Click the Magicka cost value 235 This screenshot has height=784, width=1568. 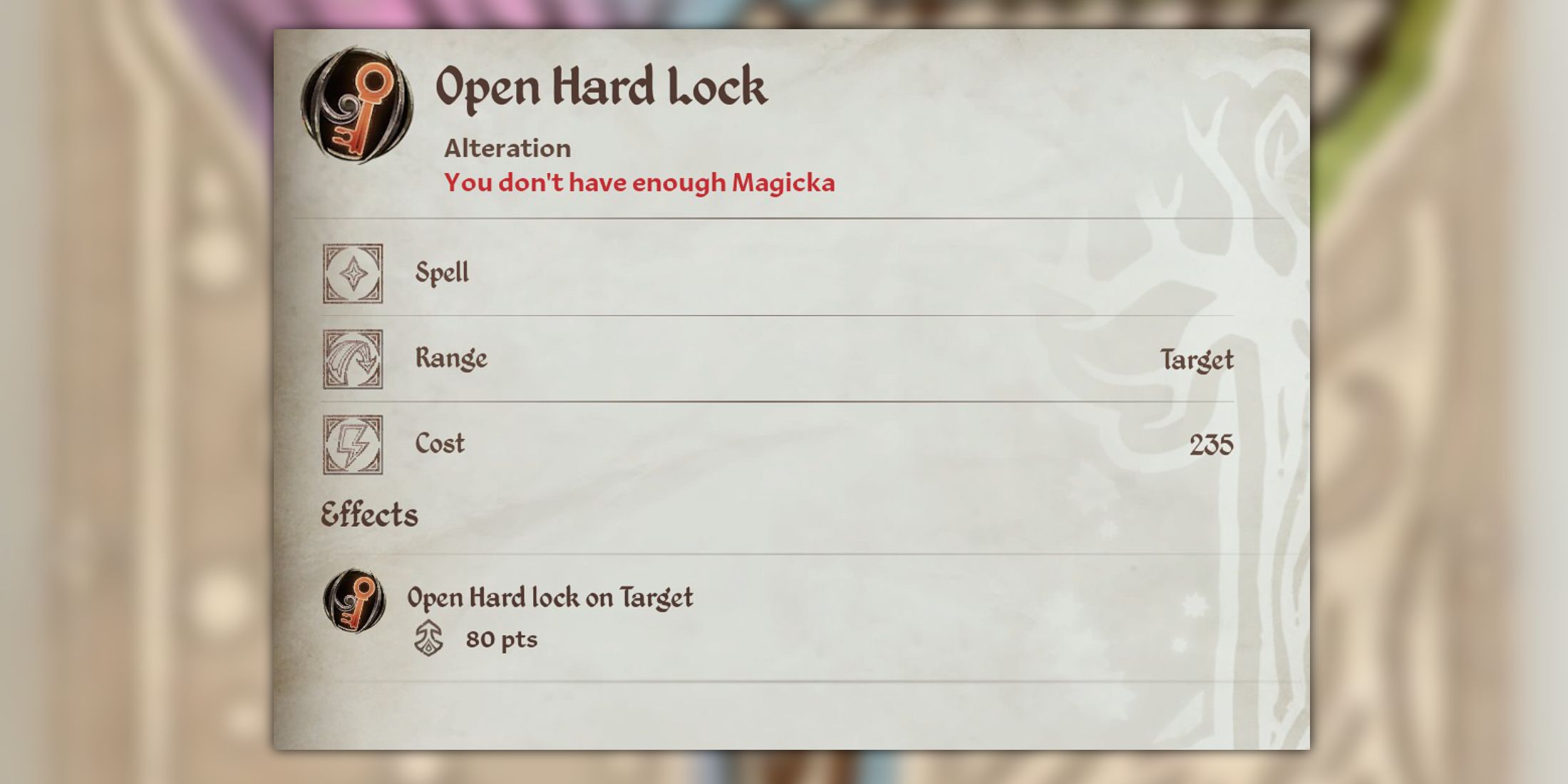1212,443
